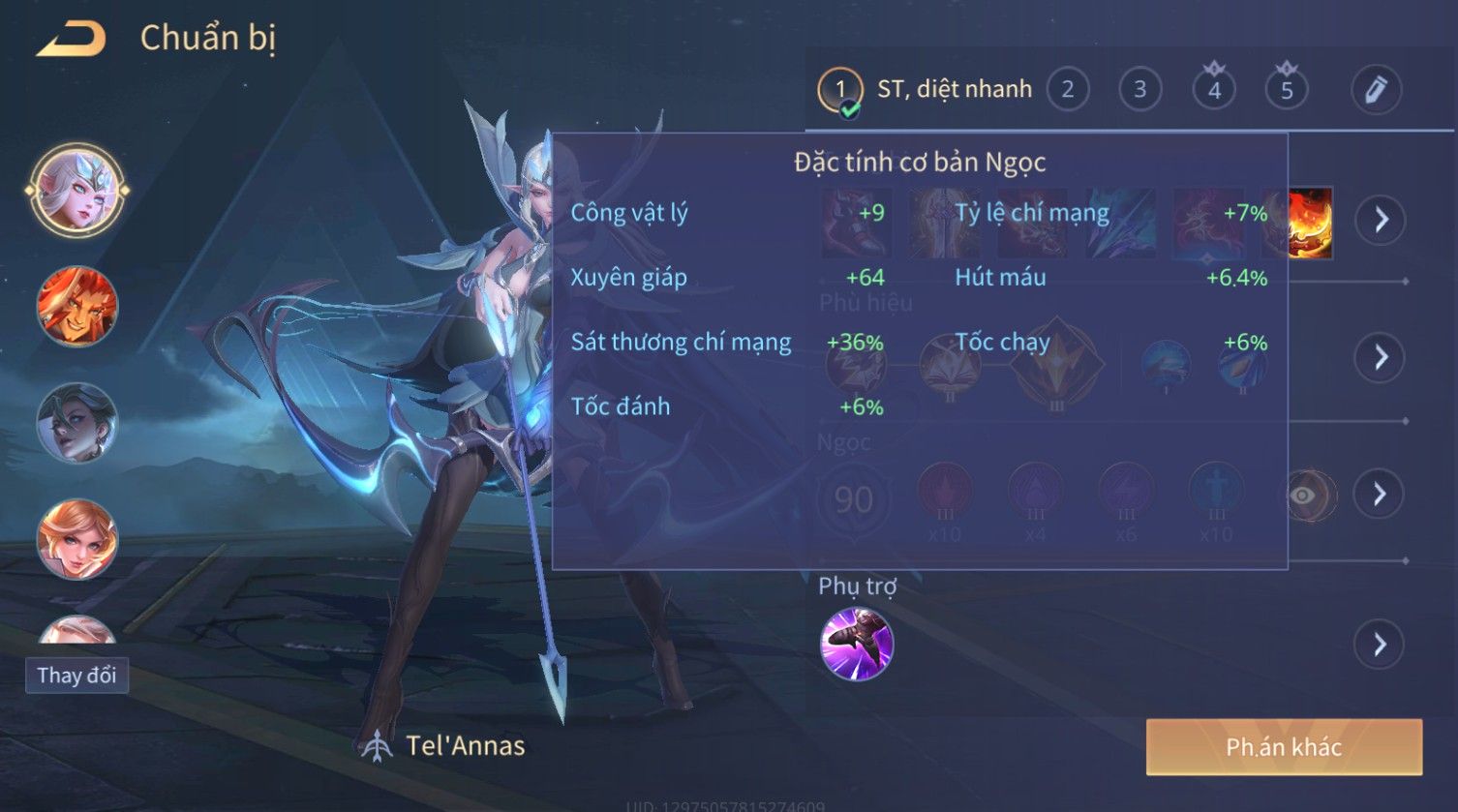Screen dimensions: 1458x812
Task: Switch to build preset 2
Action: (1067, 90)
